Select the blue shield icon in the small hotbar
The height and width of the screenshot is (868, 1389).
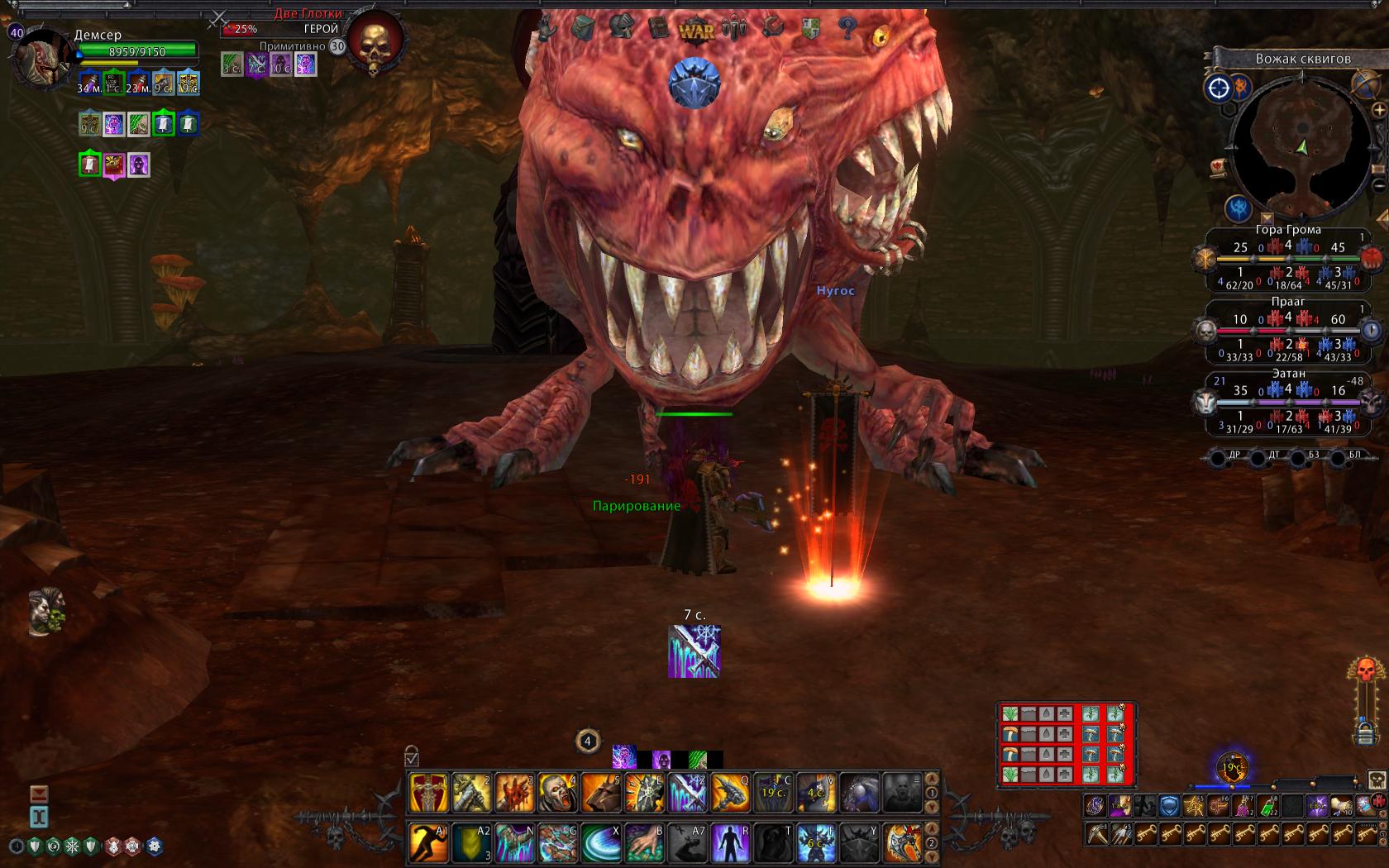click(x=1168, y=805)
